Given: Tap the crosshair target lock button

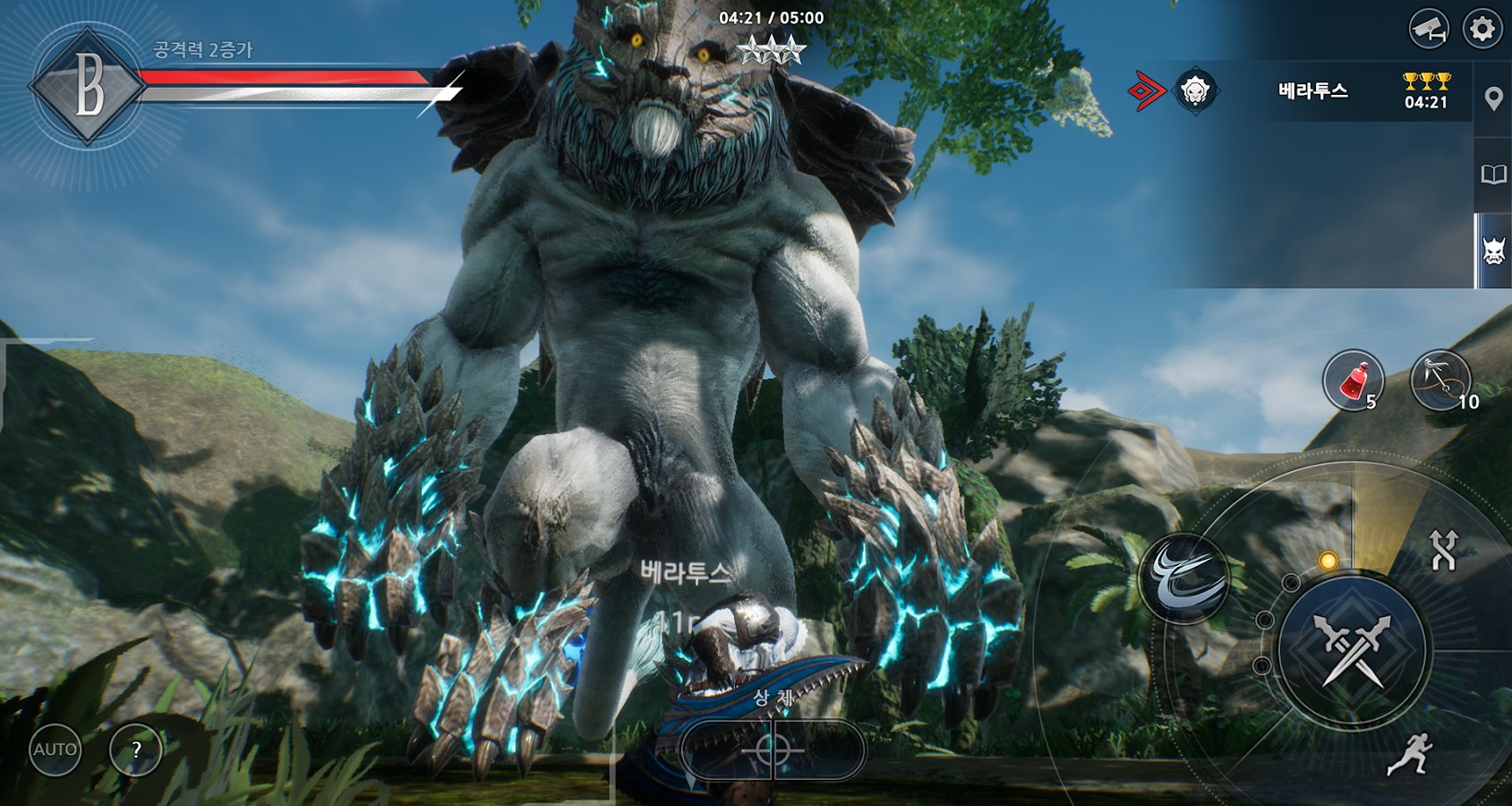Looking at the screenshot, I should click(x=773, y=750).
